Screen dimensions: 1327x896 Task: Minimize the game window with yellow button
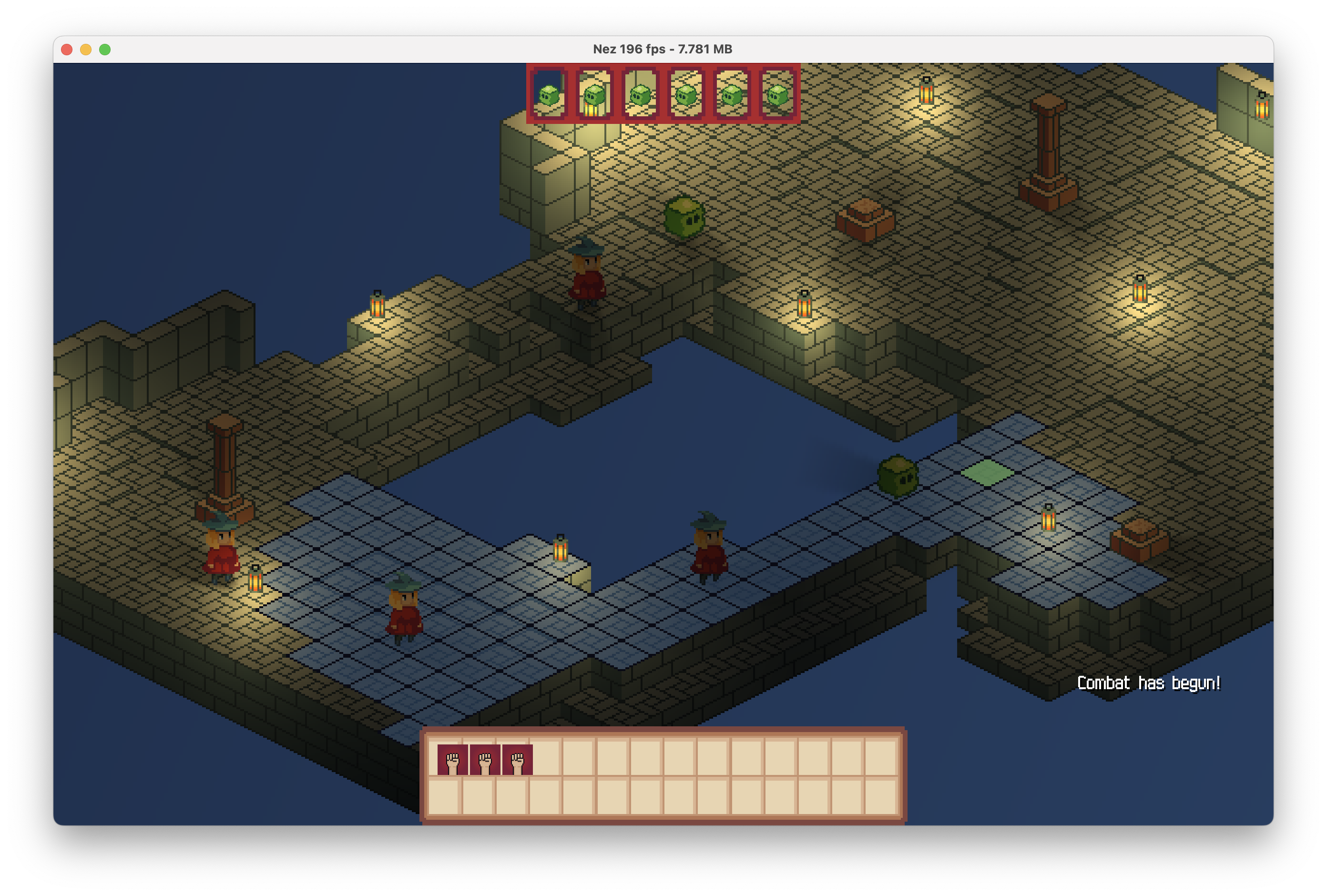pos(86,50)
